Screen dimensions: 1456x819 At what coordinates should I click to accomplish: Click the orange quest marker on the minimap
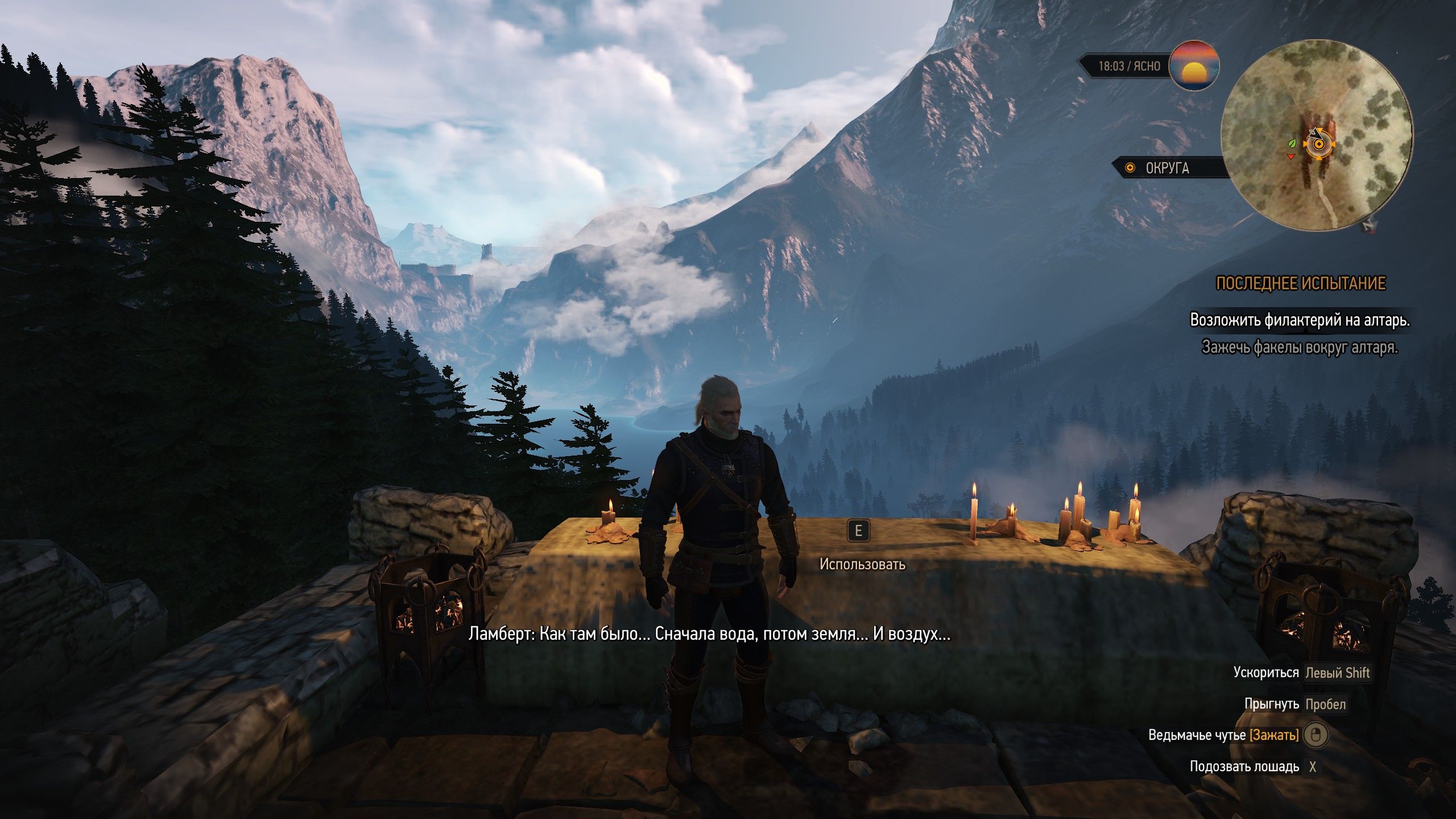(1316, 145)
